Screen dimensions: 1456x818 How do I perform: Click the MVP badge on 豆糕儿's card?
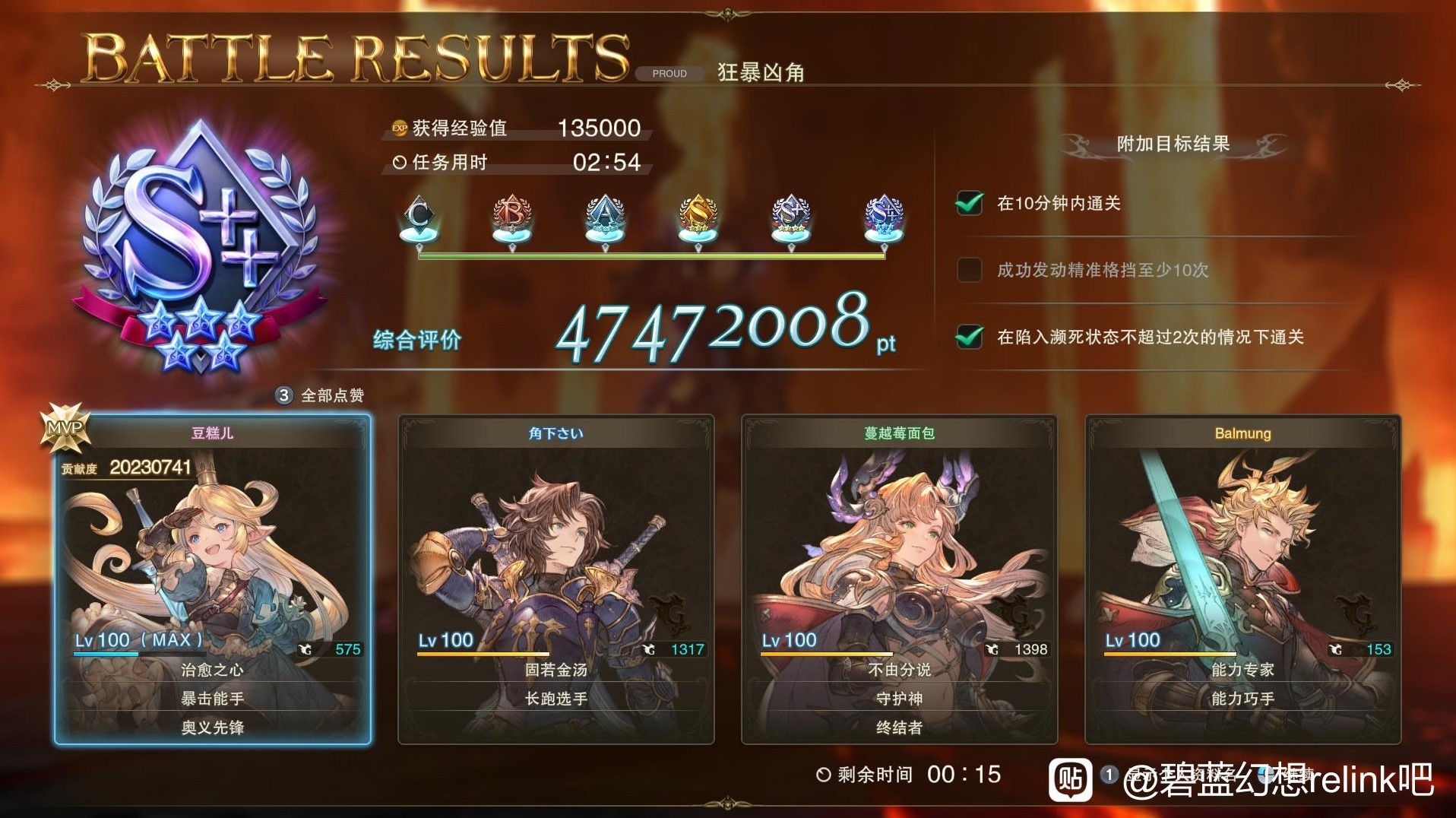65,428
